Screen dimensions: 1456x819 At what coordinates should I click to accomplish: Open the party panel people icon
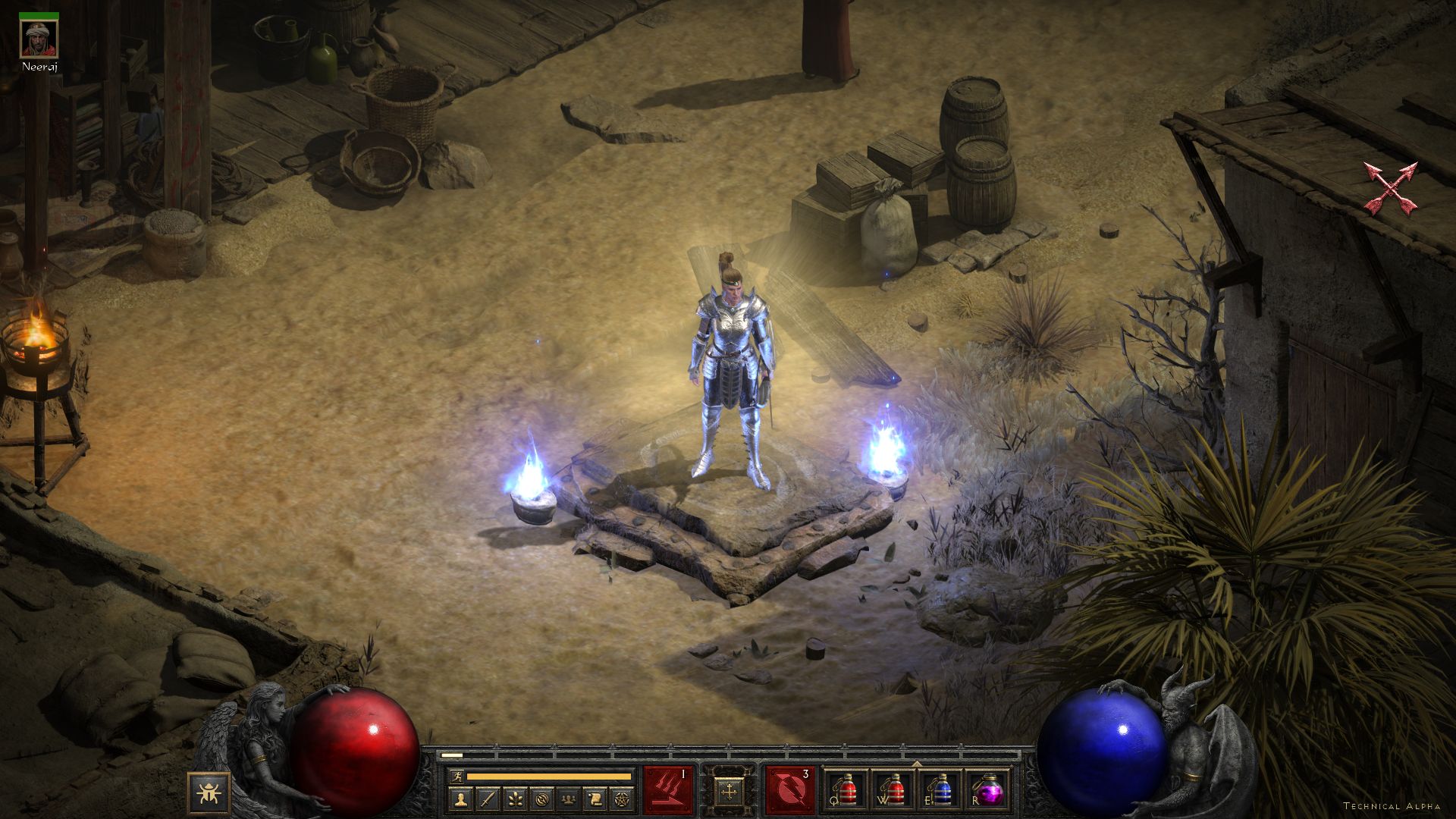click(568, 799)
